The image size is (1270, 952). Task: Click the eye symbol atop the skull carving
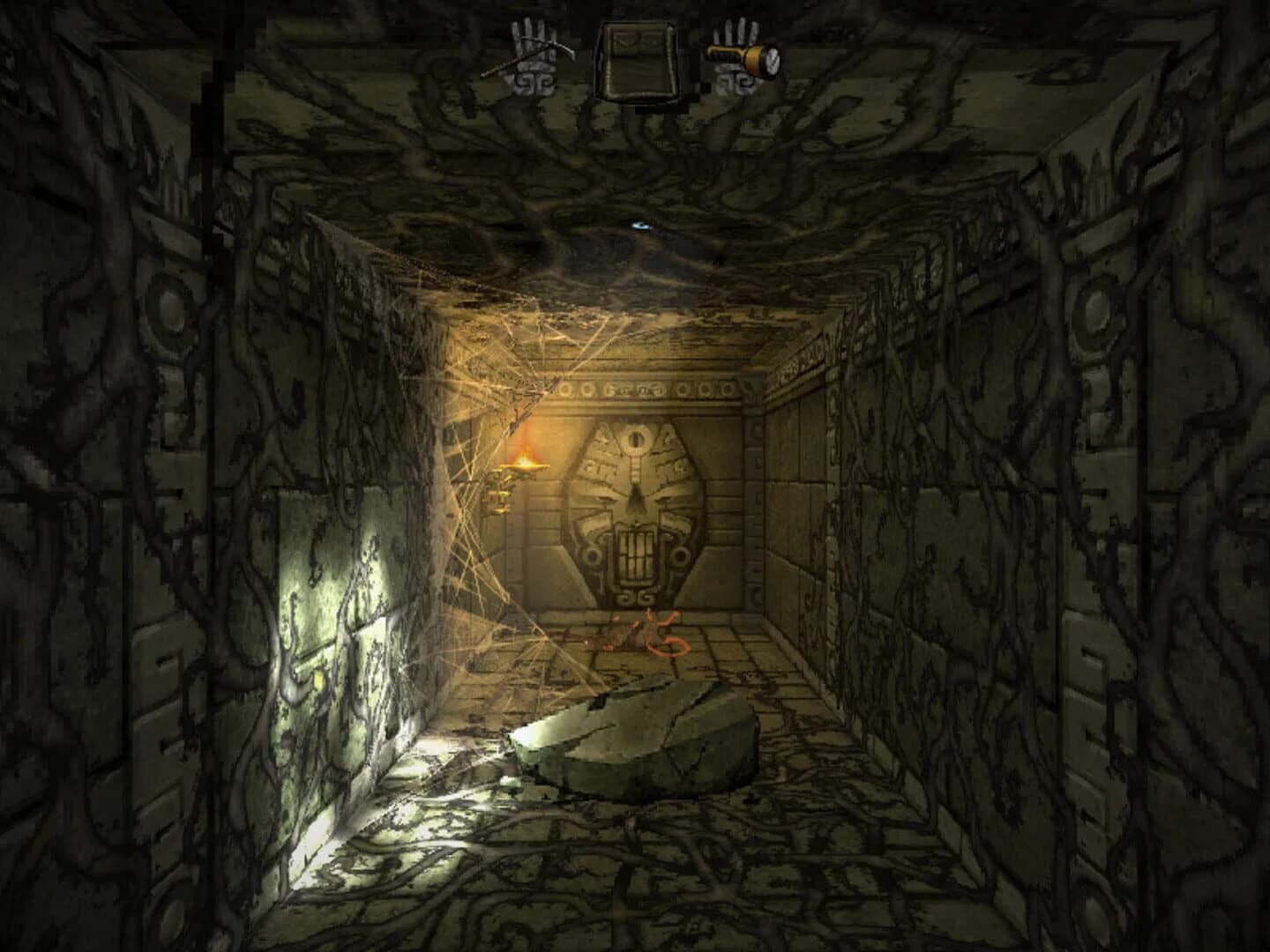pos(636,439)
